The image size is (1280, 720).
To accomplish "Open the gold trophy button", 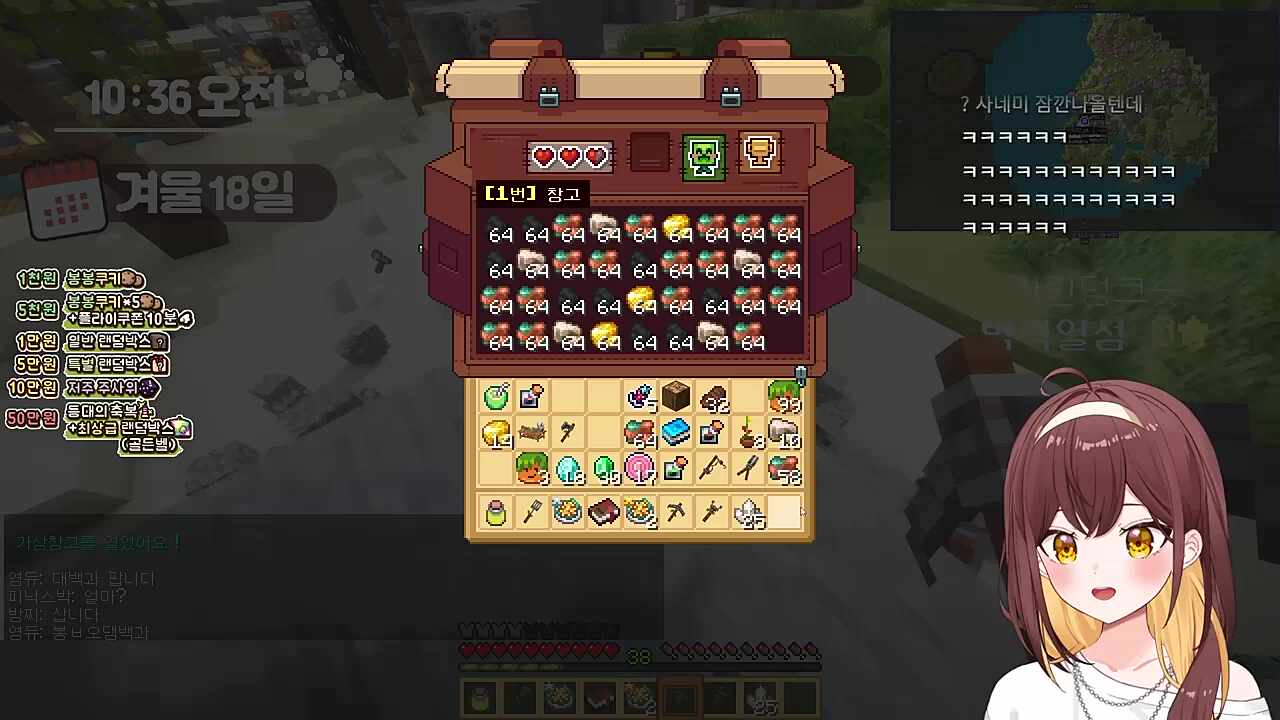I will pyautogui.click(x=758, y=153).
